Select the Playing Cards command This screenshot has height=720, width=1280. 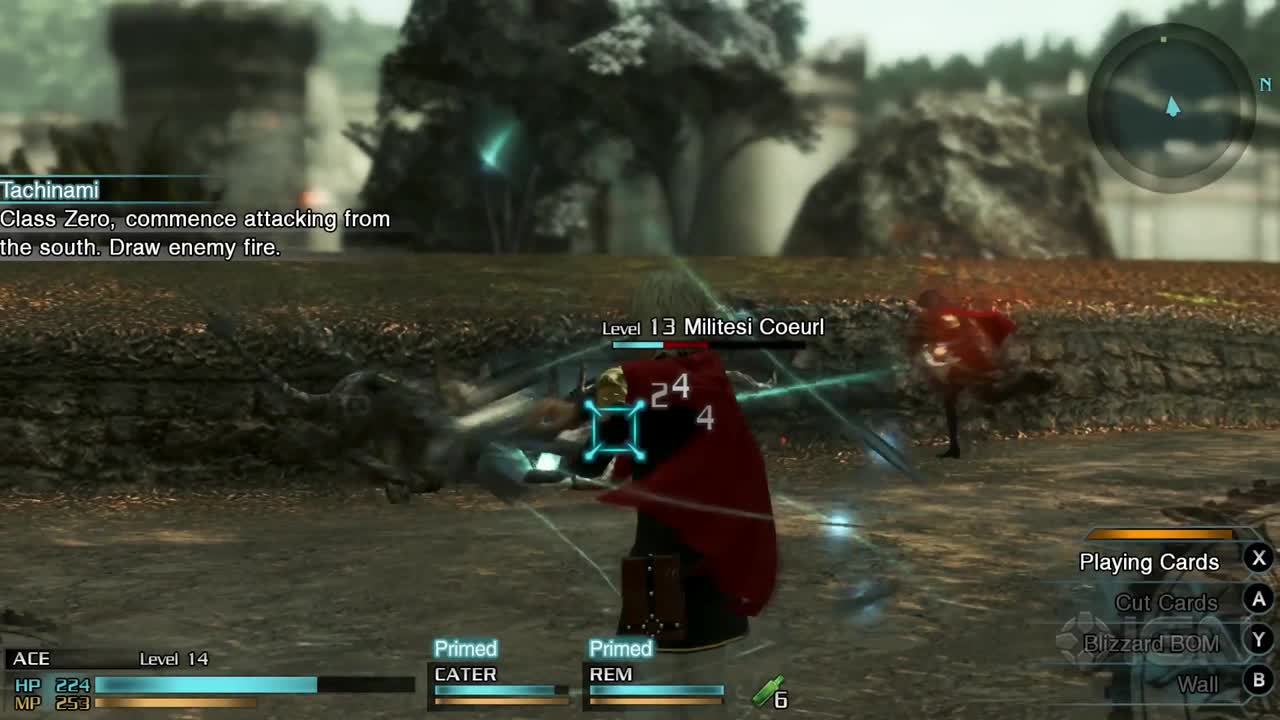pos(1150,562)
